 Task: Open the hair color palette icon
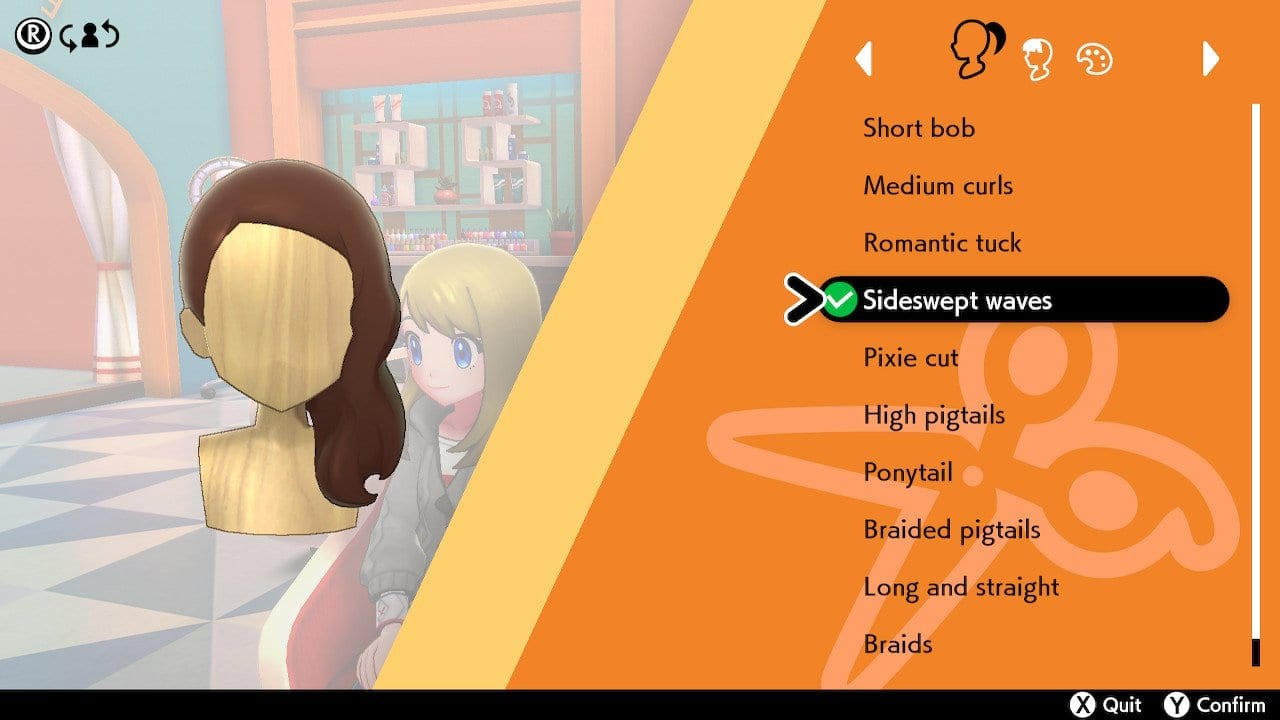(x=1096, y=57)
